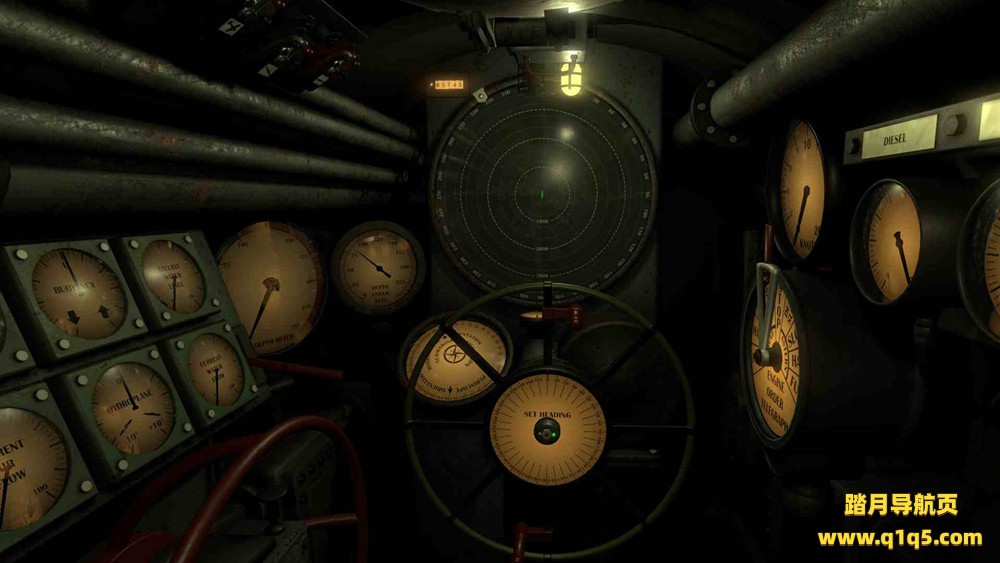Click the Hydroplane dial
The image size is (1000, 563).
131,406
